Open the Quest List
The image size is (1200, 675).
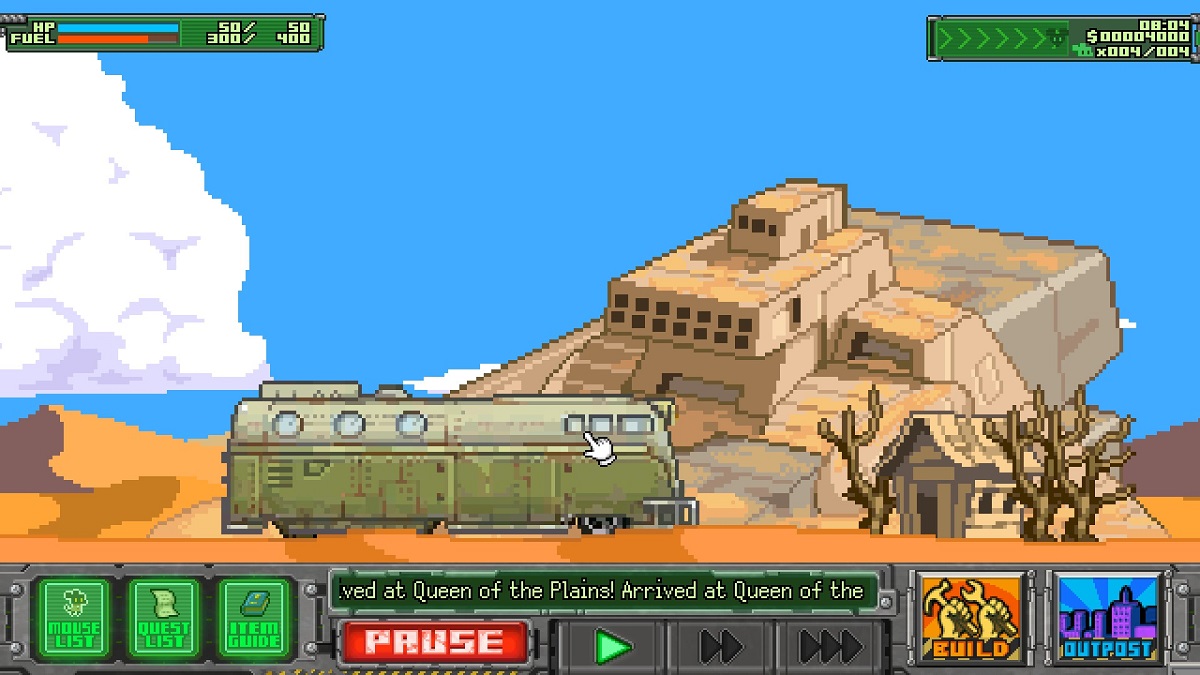click(164, 617)
